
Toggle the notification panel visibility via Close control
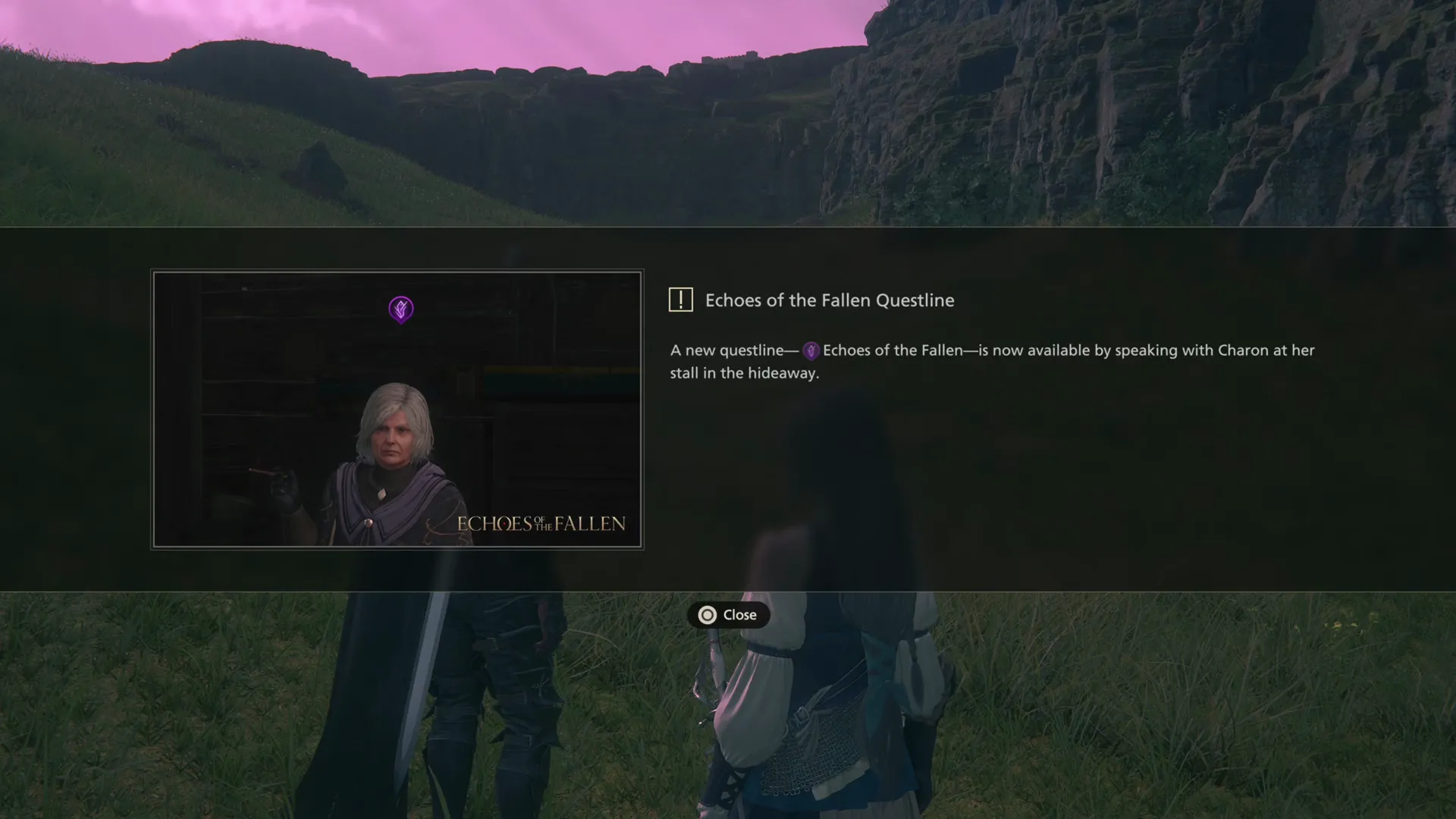pyautogui.click(x=728, y=615)
